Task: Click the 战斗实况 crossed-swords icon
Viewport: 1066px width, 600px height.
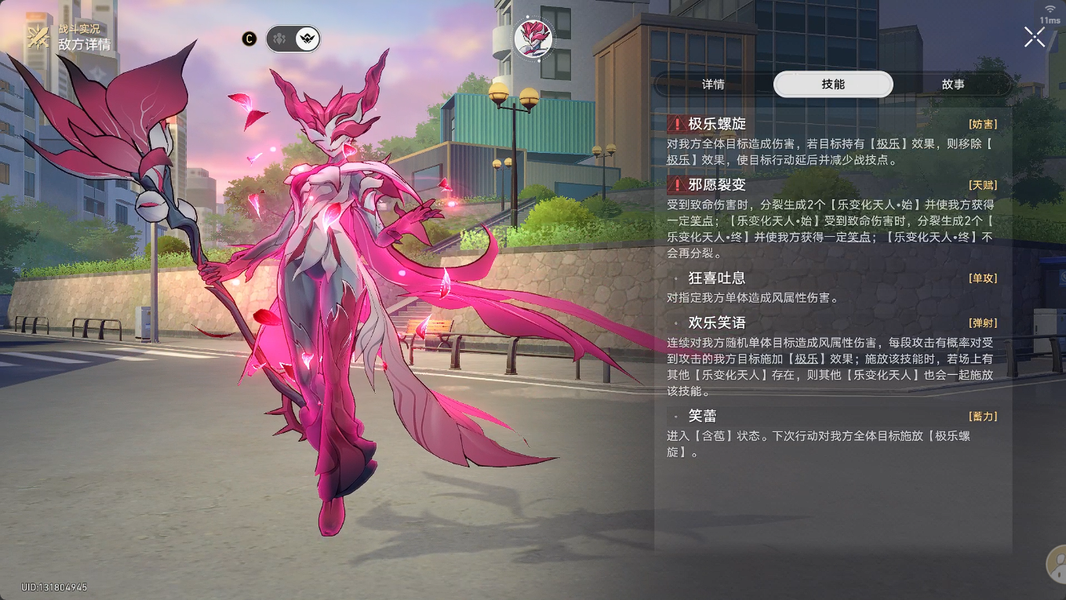Action: [x=39, y=37]
